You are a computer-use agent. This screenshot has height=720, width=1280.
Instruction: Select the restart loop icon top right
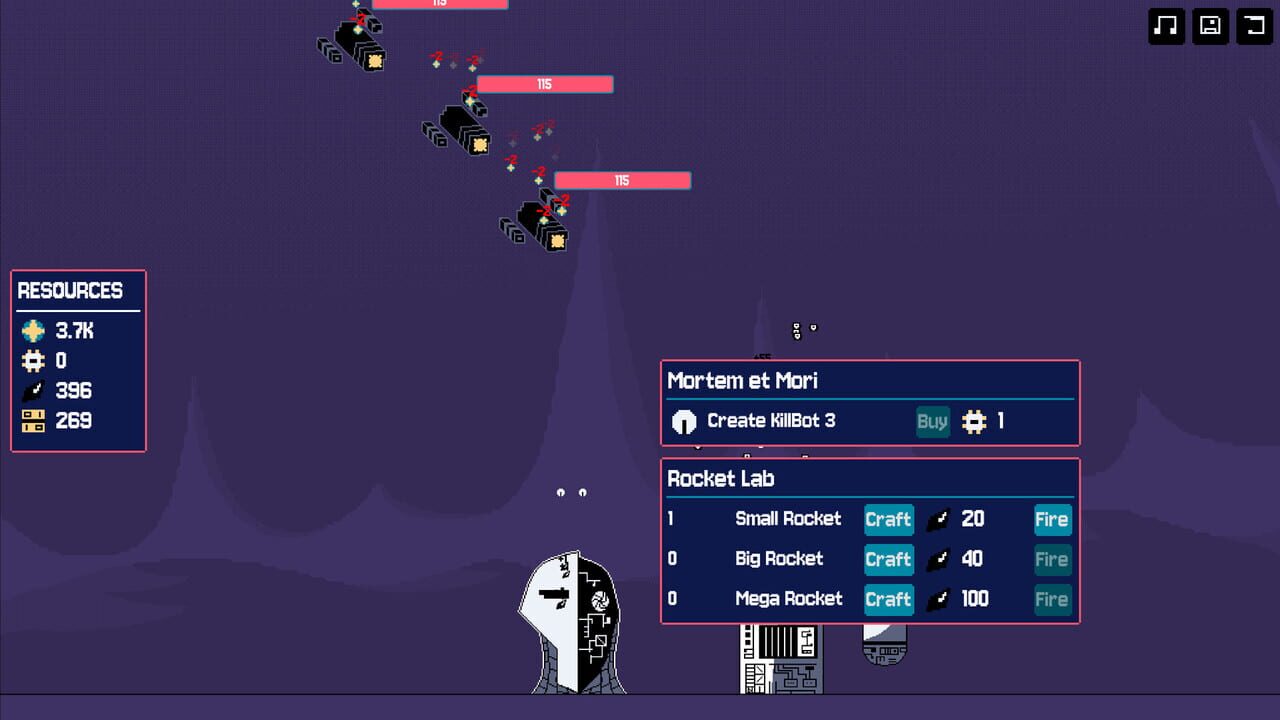1255,27
